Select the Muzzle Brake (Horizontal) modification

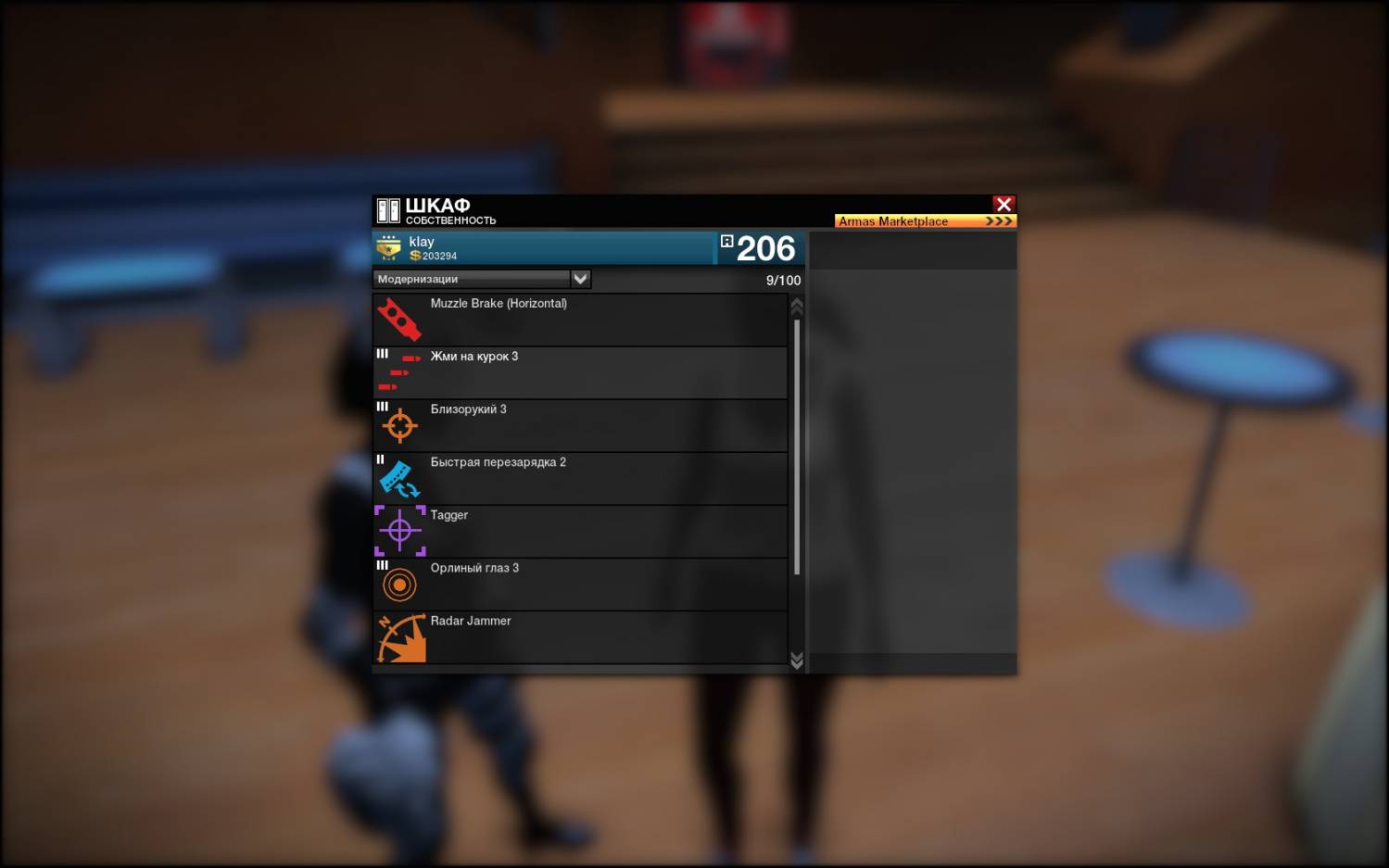click(580, 320)
